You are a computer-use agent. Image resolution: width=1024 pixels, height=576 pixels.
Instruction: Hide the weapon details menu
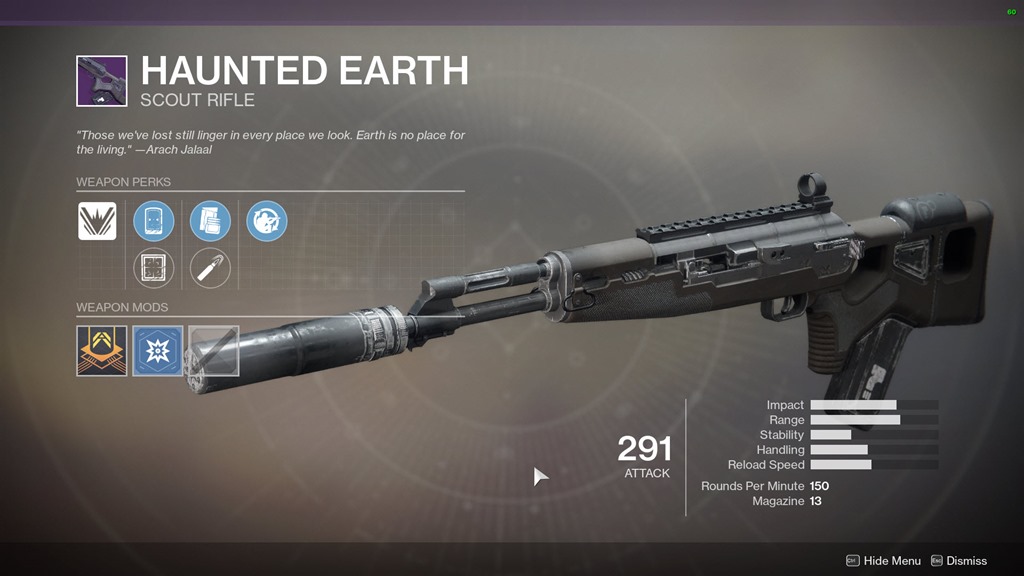pyautogui.click(x=883, y=561)
